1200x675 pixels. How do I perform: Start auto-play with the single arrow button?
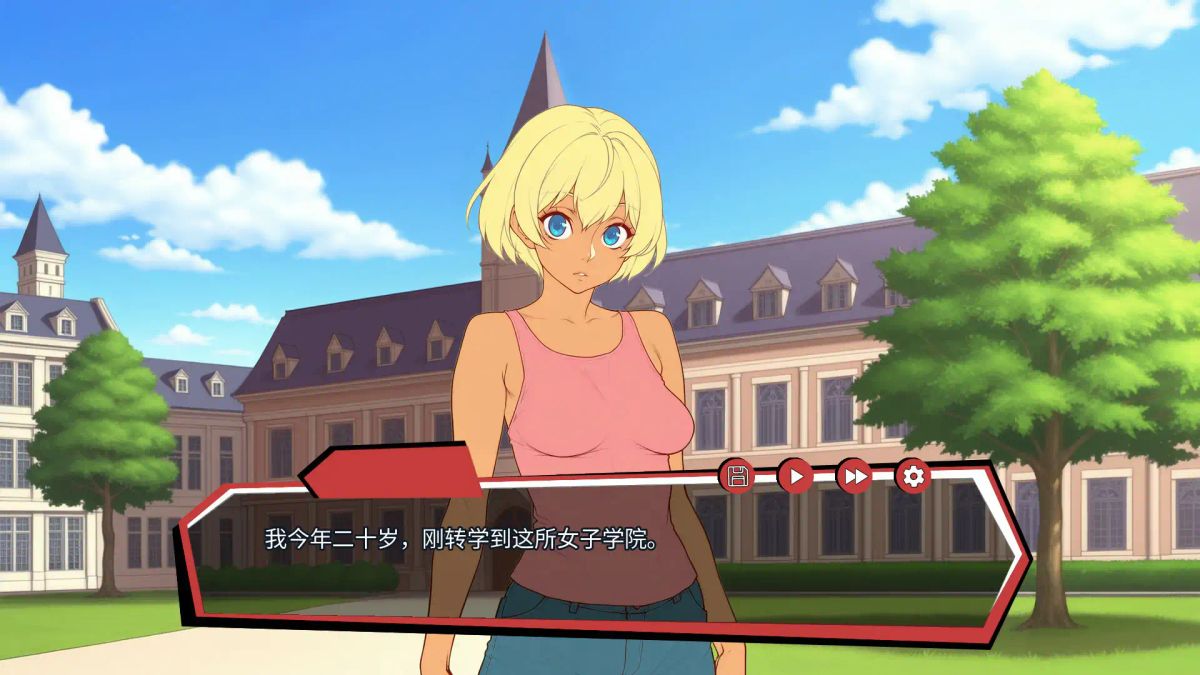click(795, 476)
